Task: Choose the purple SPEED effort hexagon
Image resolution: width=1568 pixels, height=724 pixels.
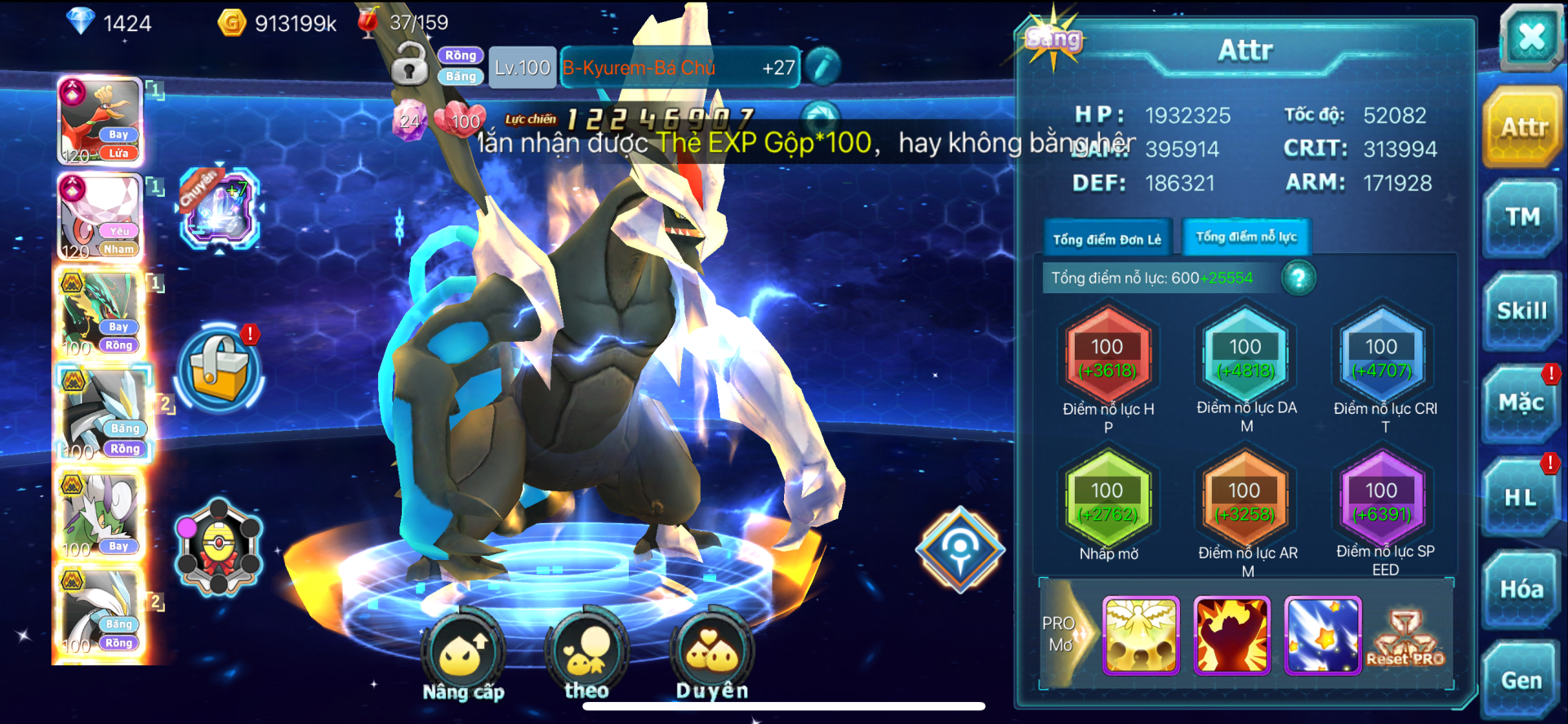Action: pos(1382,500)
